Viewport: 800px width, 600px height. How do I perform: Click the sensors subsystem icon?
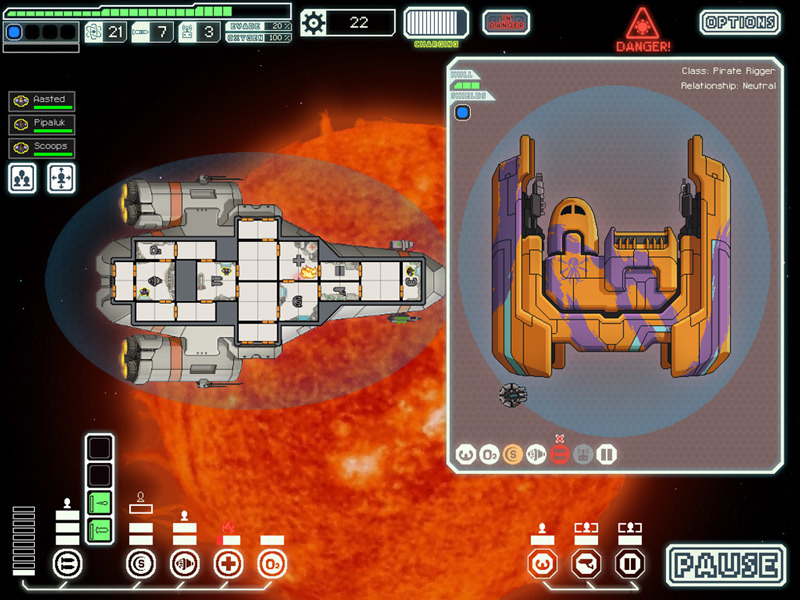pyautogui.click(x=585, y=564)
